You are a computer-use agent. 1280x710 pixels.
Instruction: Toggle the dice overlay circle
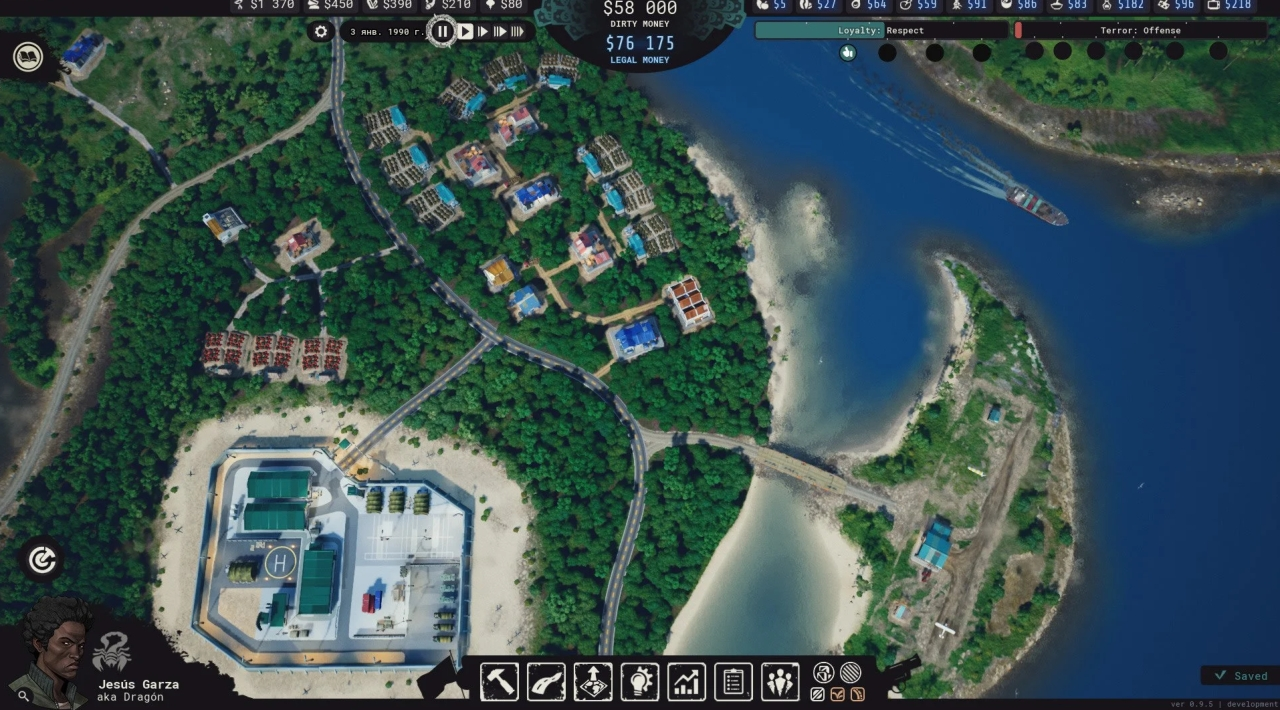[x=824, y=673]
